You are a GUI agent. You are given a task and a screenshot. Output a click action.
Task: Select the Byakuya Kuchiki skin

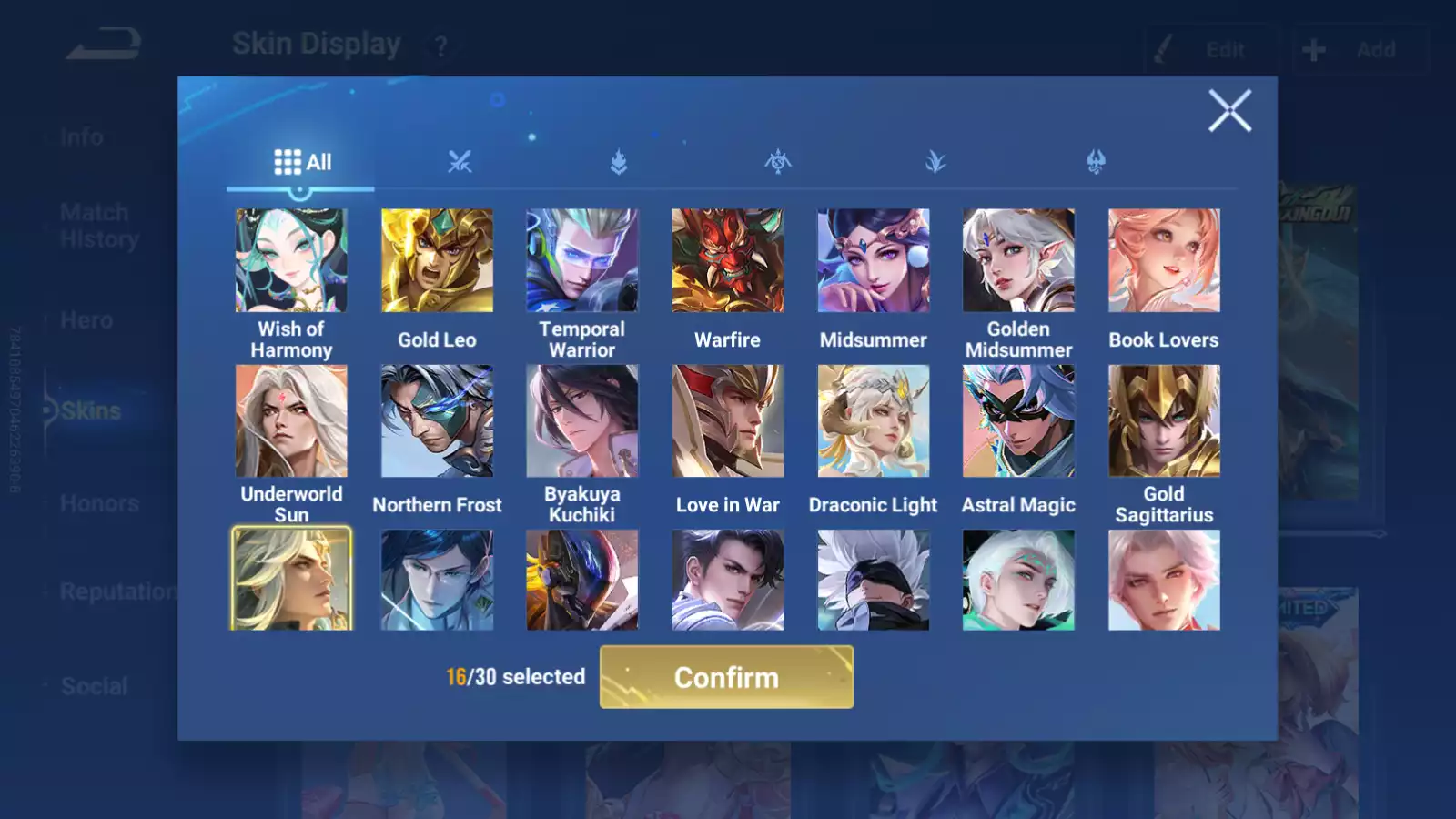582,421
